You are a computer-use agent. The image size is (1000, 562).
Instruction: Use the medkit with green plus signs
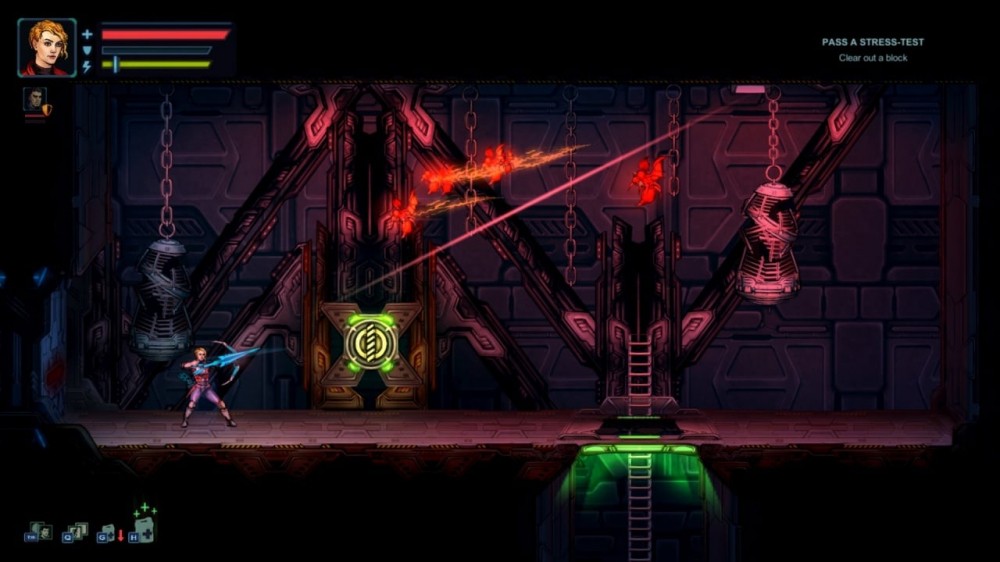pyautogui.click(x=144, y=526)
